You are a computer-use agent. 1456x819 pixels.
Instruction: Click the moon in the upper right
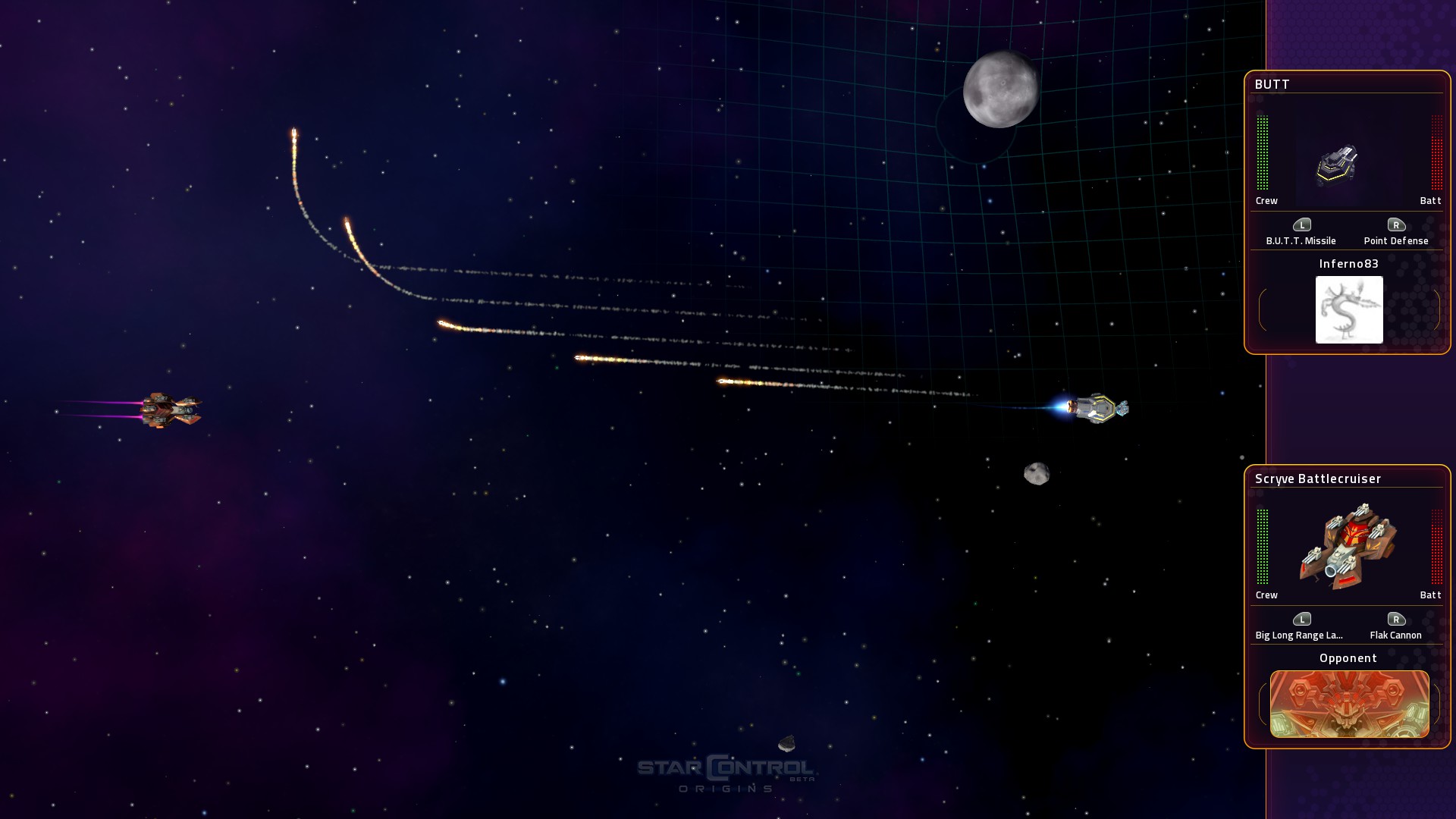[x=1003, y=89]
